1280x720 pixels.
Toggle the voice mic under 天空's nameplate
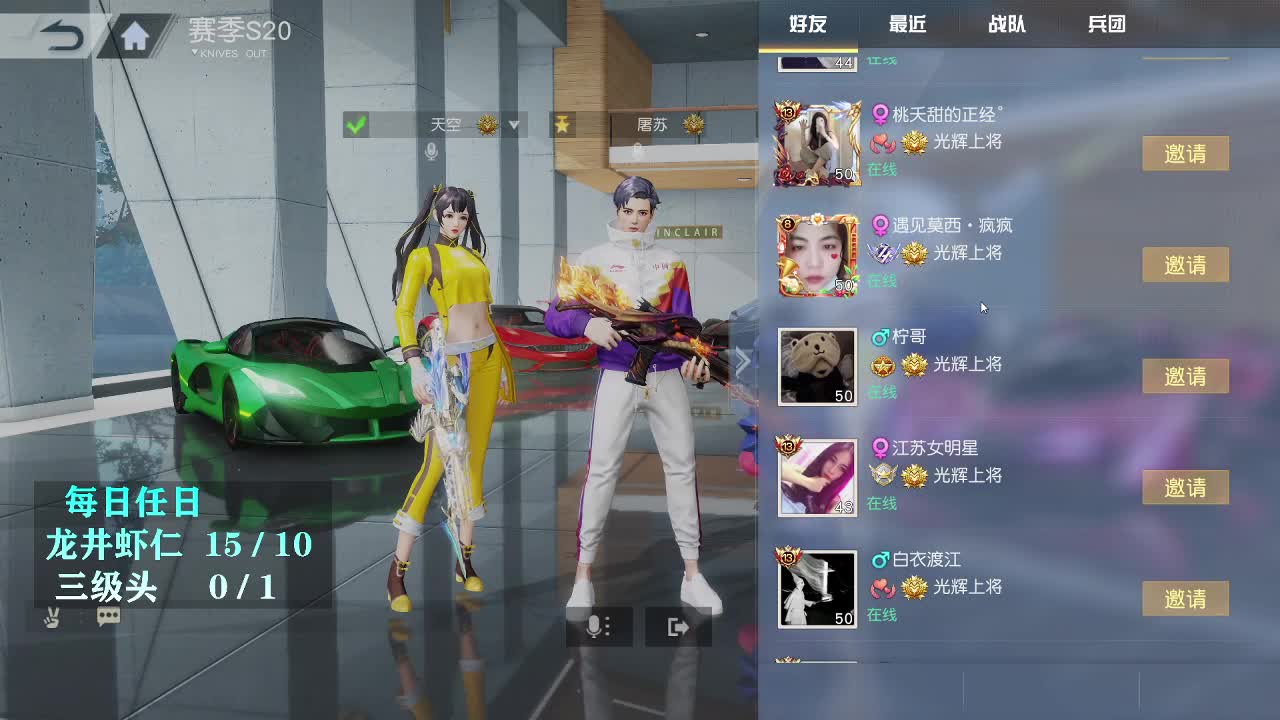(x=433, y=150)
